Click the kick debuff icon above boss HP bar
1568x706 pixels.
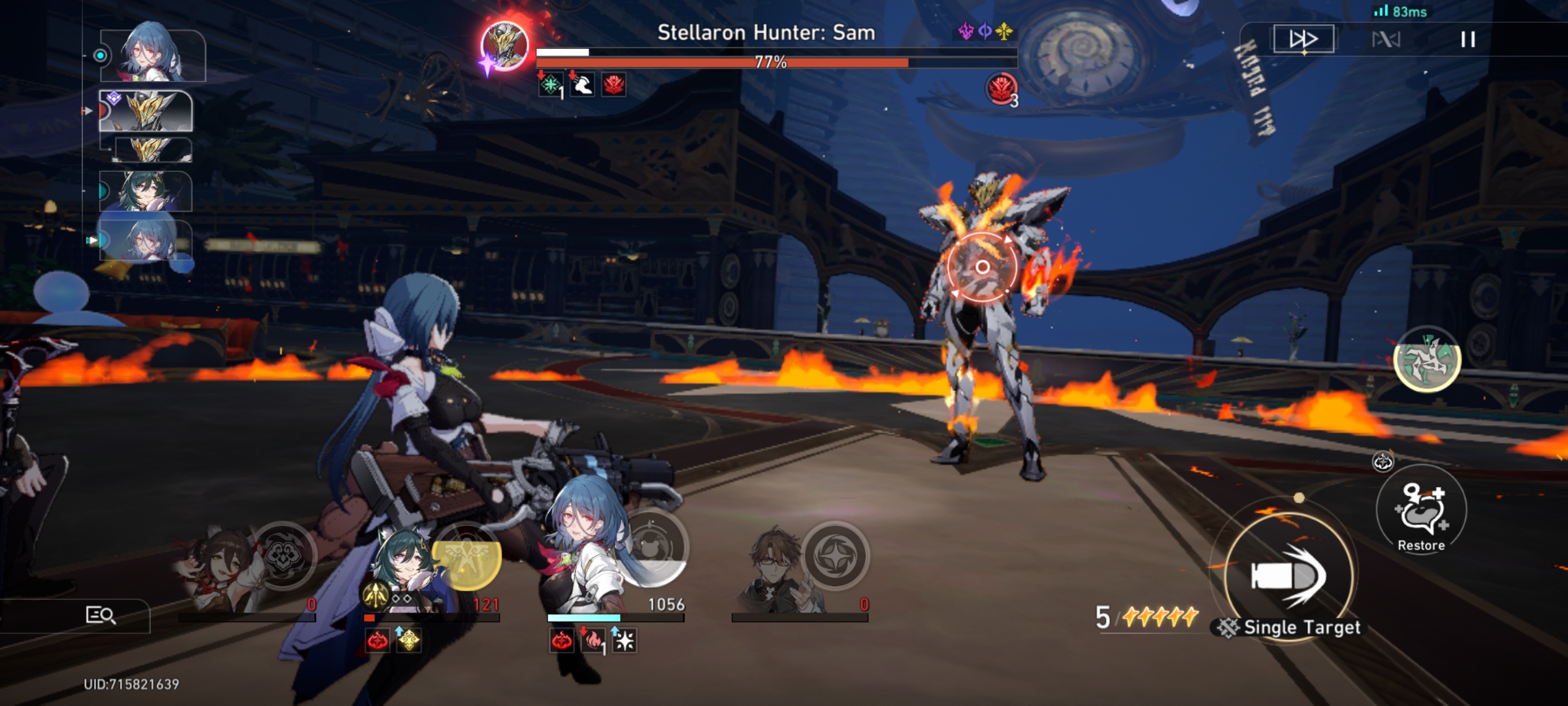583,86
